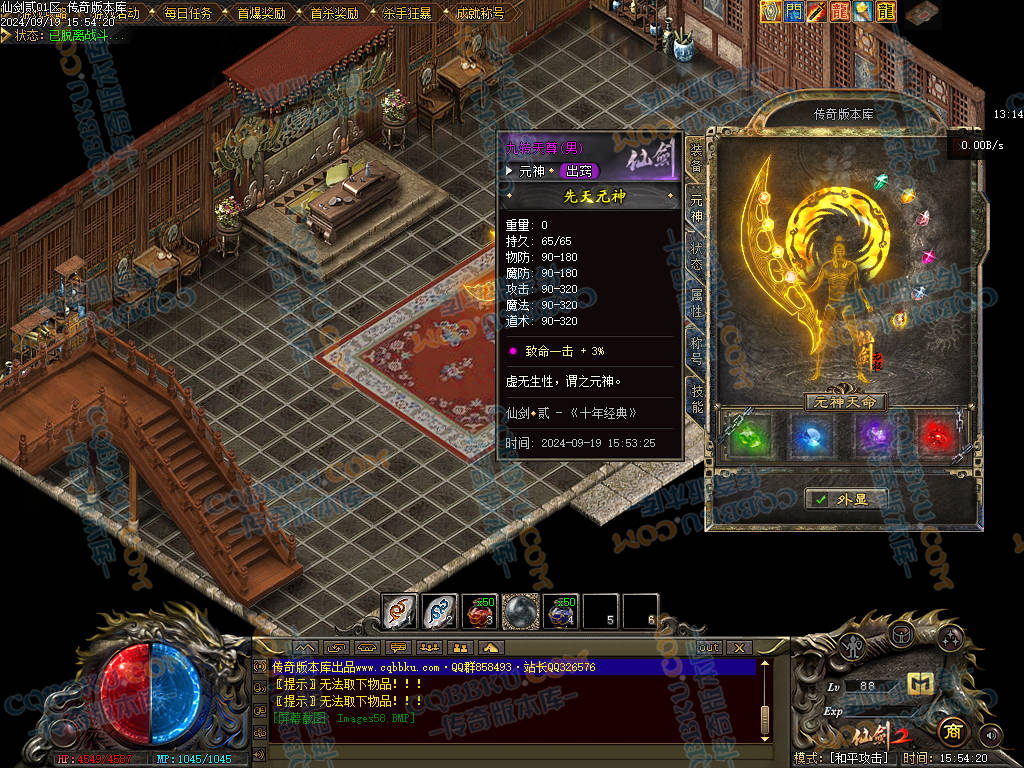This screenshot has width=1024, height=768.
Task: Select the green gem slot
Action: pos(751,437)
